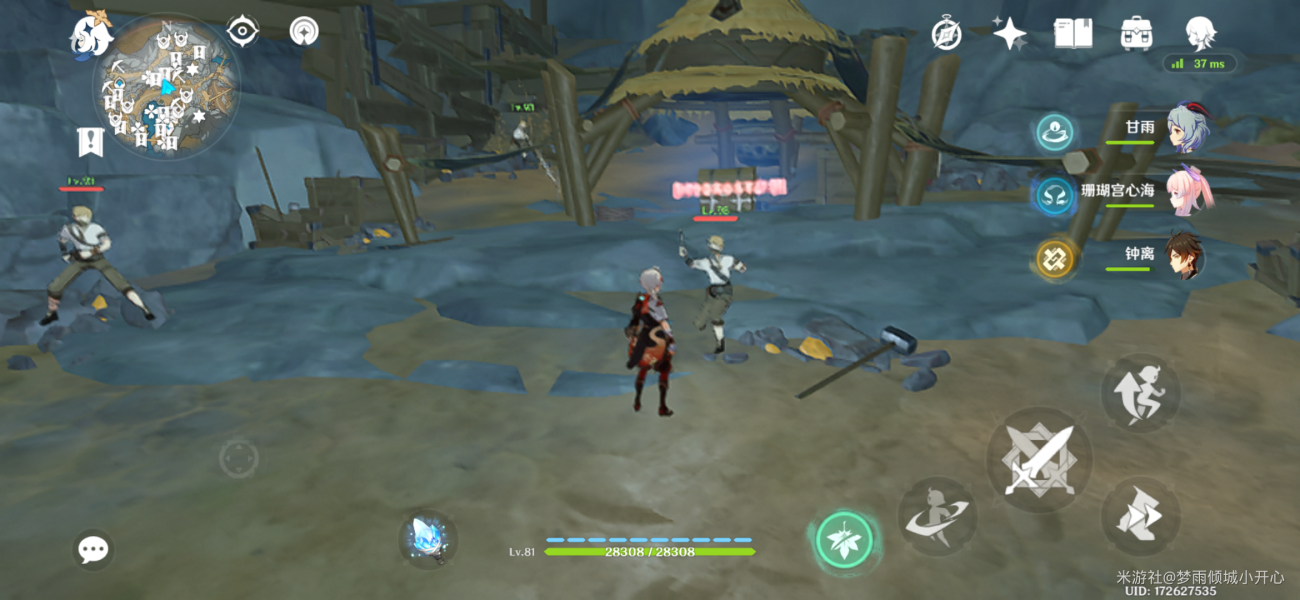
Task: Open the backpack inventory
Action: pyautogui.click(x=1135, y=34)
